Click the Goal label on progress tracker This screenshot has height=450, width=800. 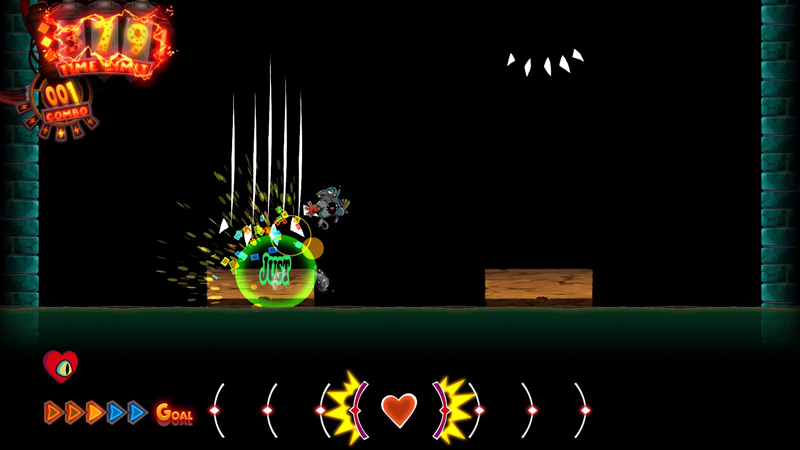click(x=173, y=412)
